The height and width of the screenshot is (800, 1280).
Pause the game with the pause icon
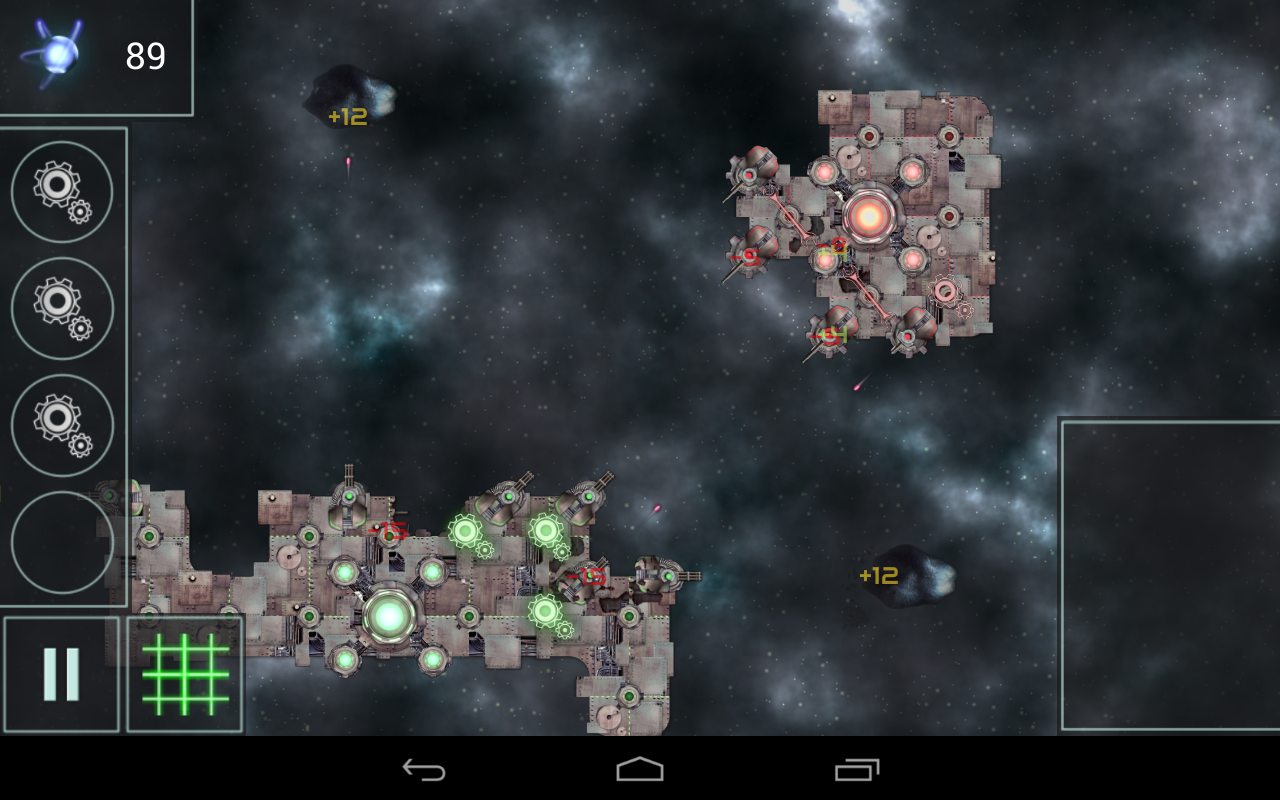click(x=62, y=672)
